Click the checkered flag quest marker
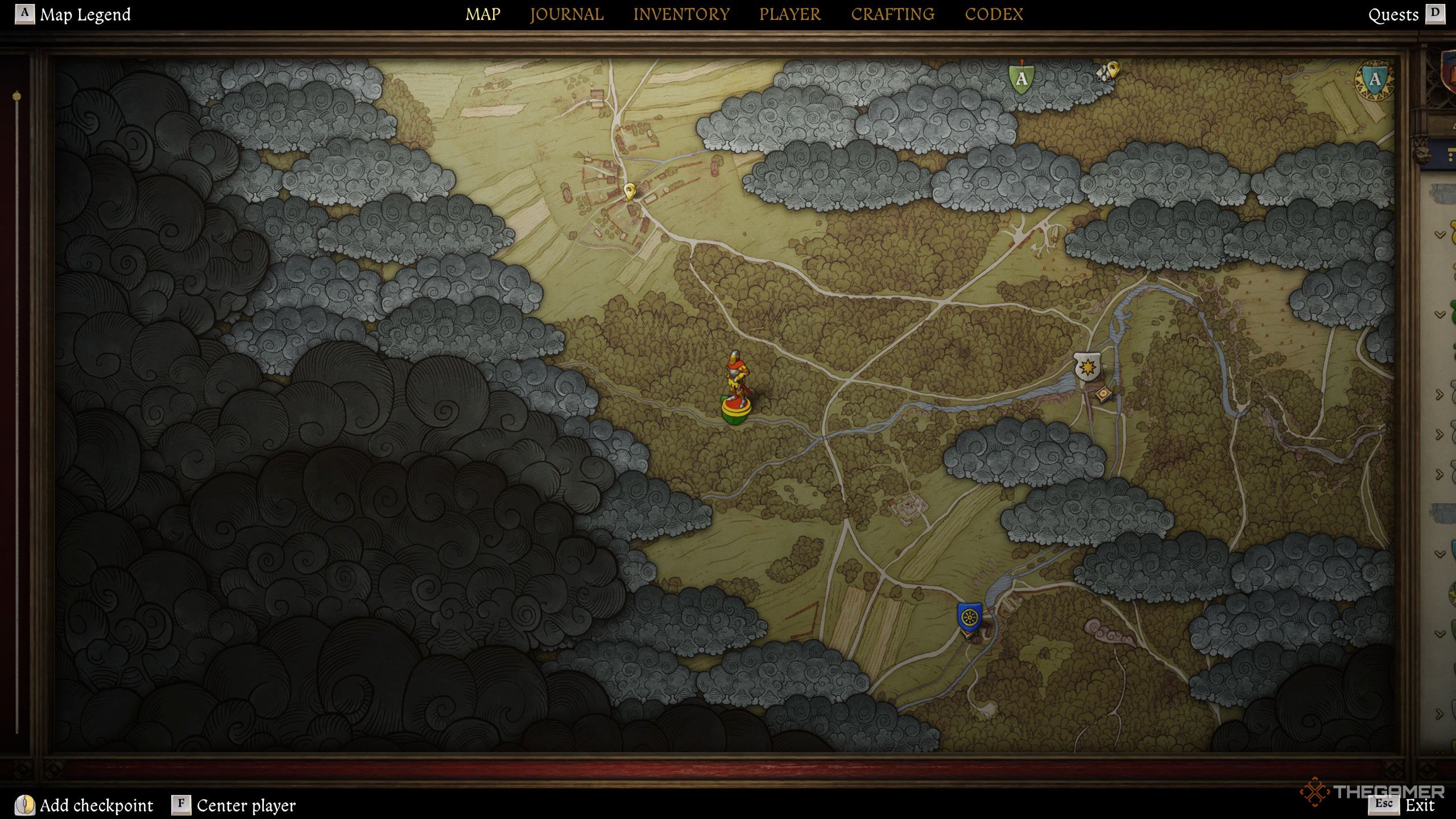Viewport: 1456px width, 819px height. [x=1109, y=71]
